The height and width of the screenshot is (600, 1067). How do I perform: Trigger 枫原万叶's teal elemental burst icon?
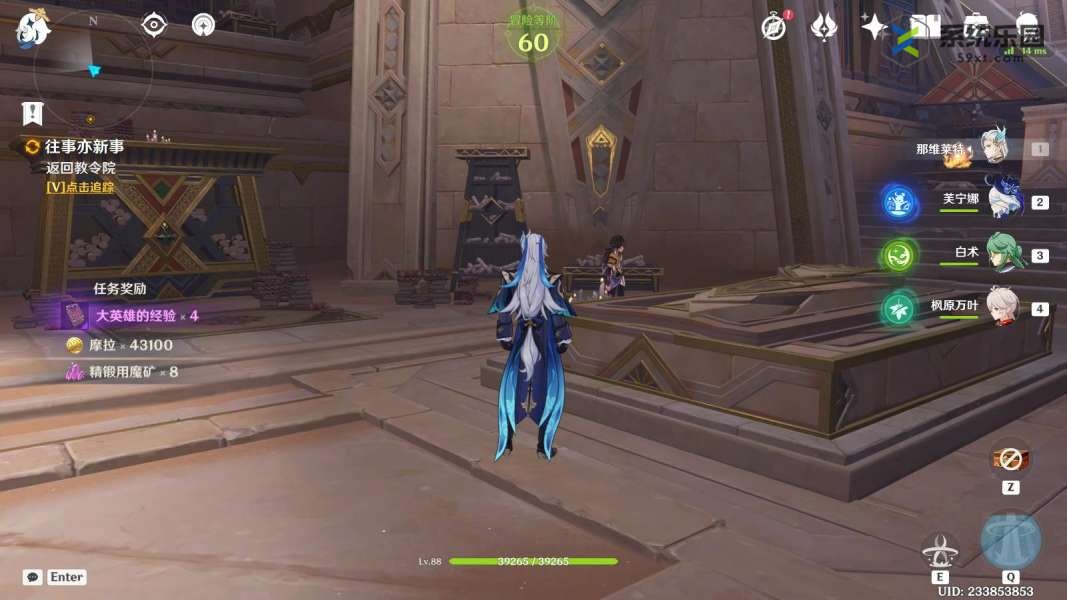point(899,309)
